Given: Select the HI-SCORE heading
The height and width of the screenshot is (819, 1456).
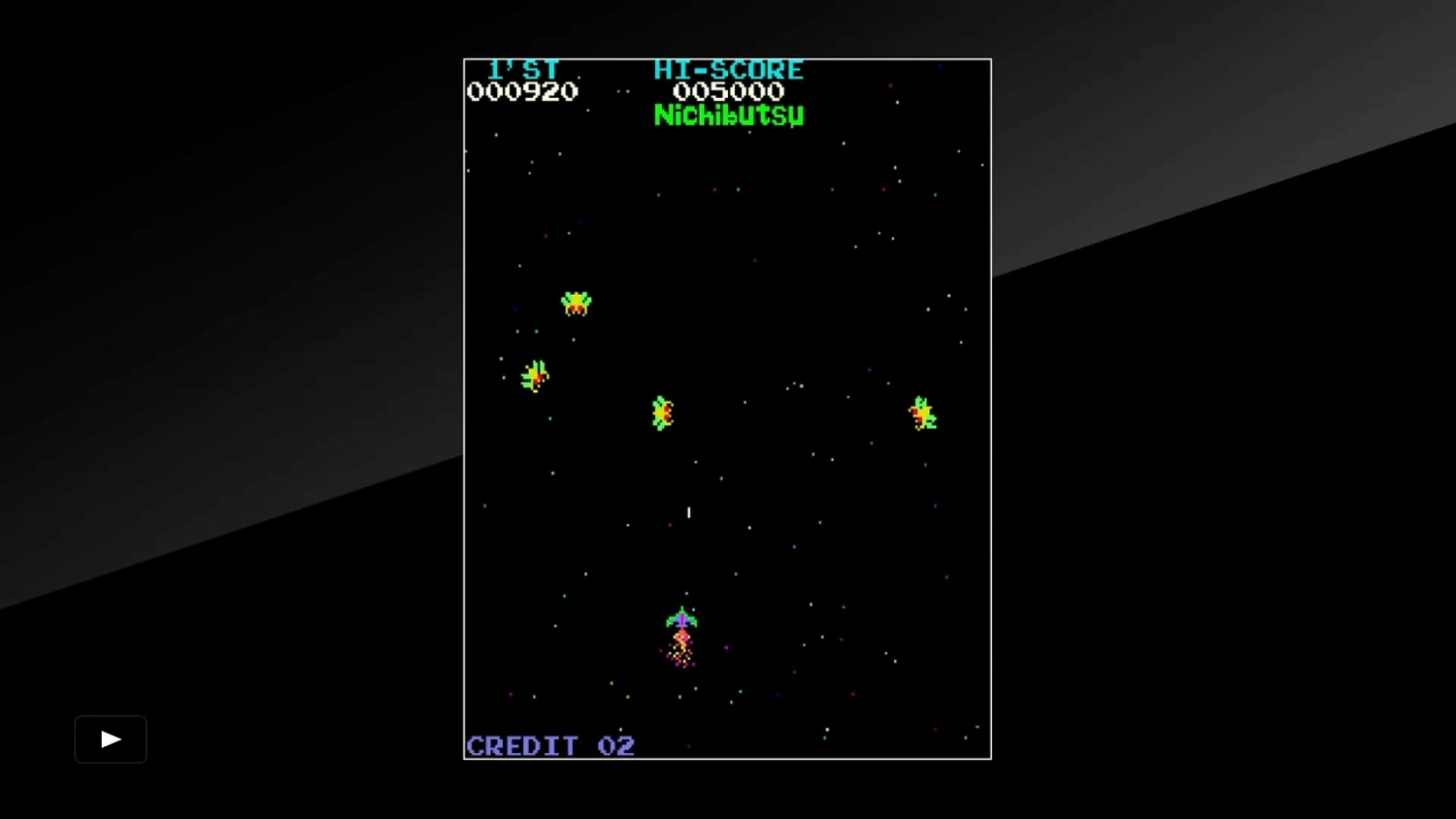Looking at the screenshot, I should [729, 69].
